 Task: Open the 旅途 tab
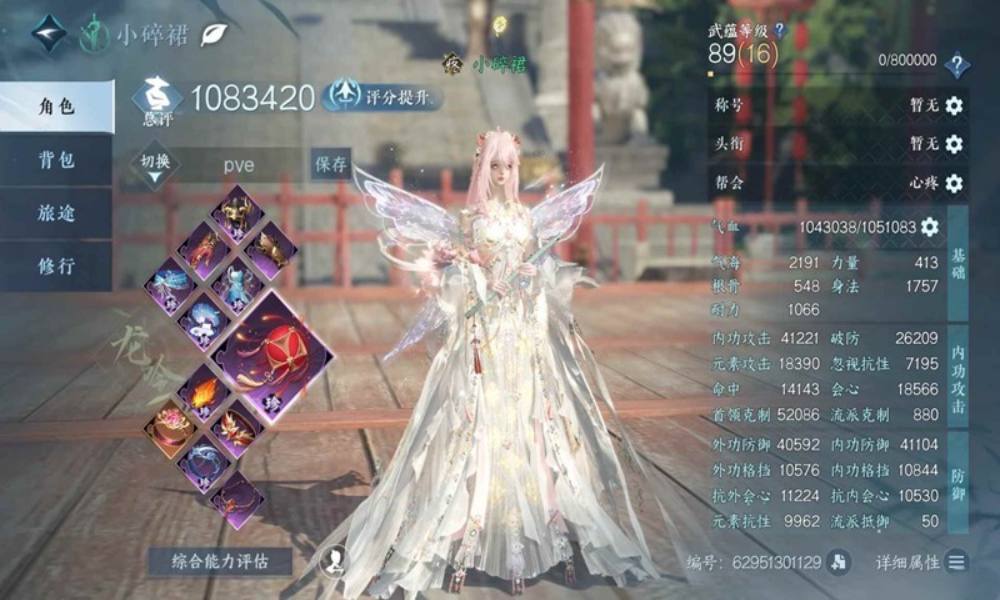(x=56, y=213)
